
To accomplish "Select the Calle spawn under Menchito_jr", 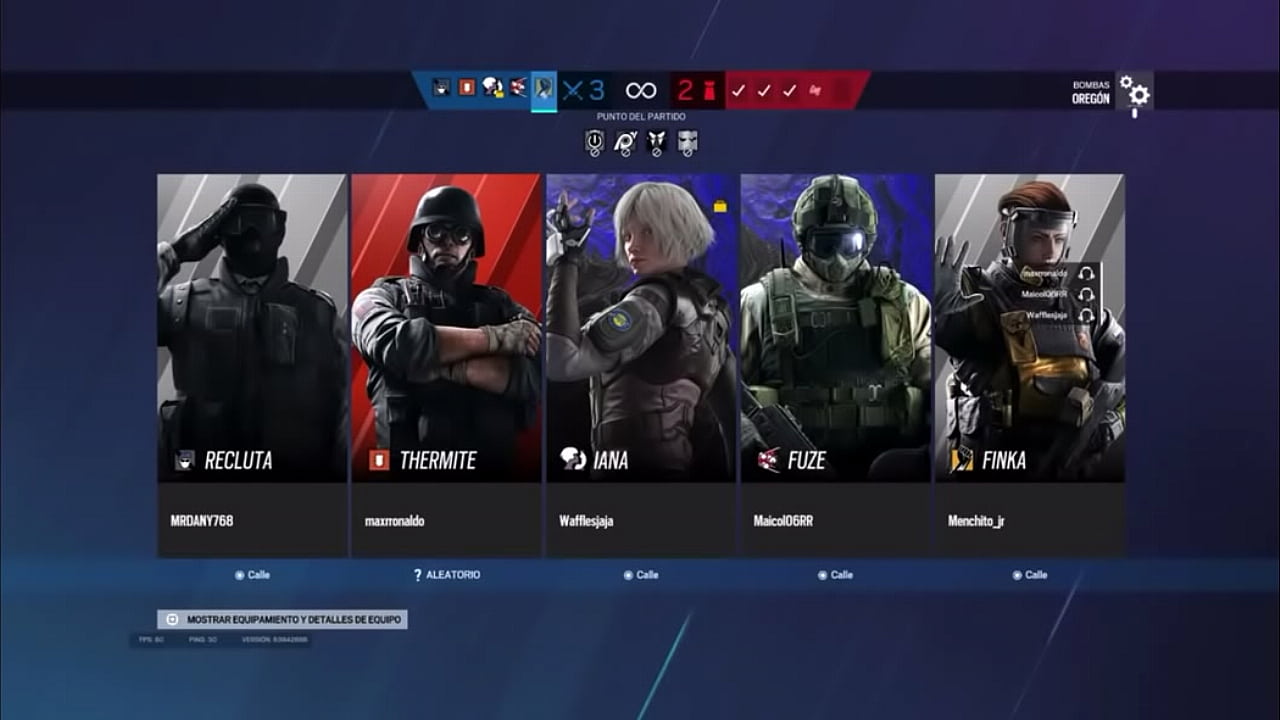I will (1030, 575).
